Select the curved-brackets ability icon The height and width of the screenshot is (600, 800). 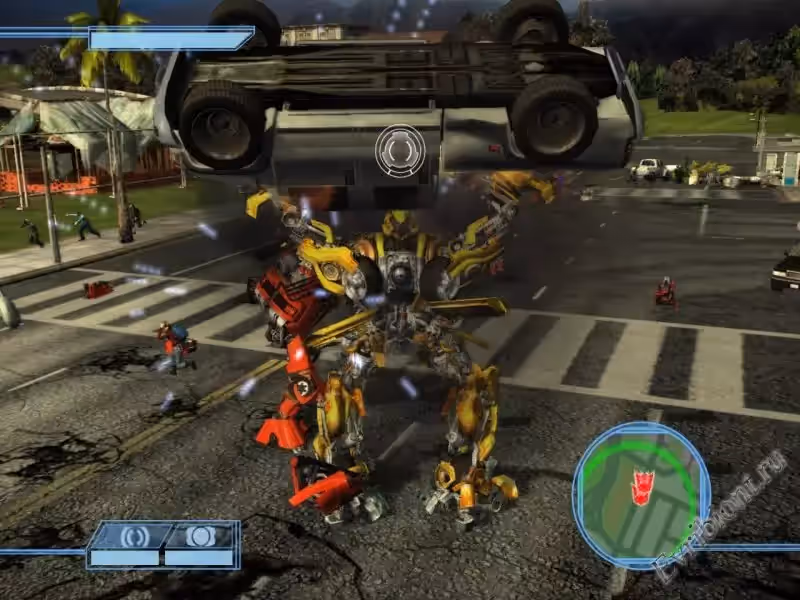coord(134,537)
